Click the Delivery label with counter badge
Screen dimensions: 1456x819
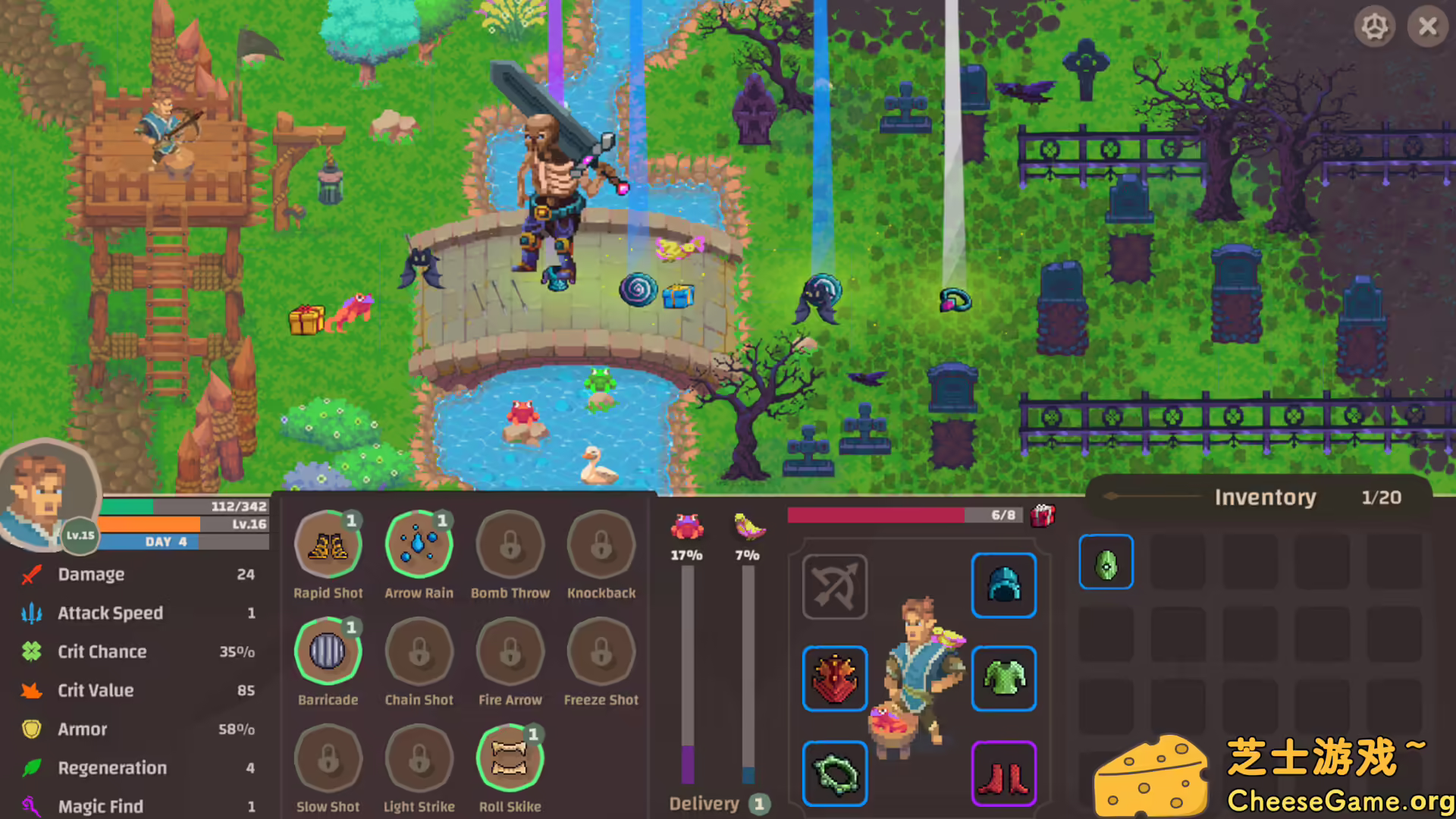(704, 803)
